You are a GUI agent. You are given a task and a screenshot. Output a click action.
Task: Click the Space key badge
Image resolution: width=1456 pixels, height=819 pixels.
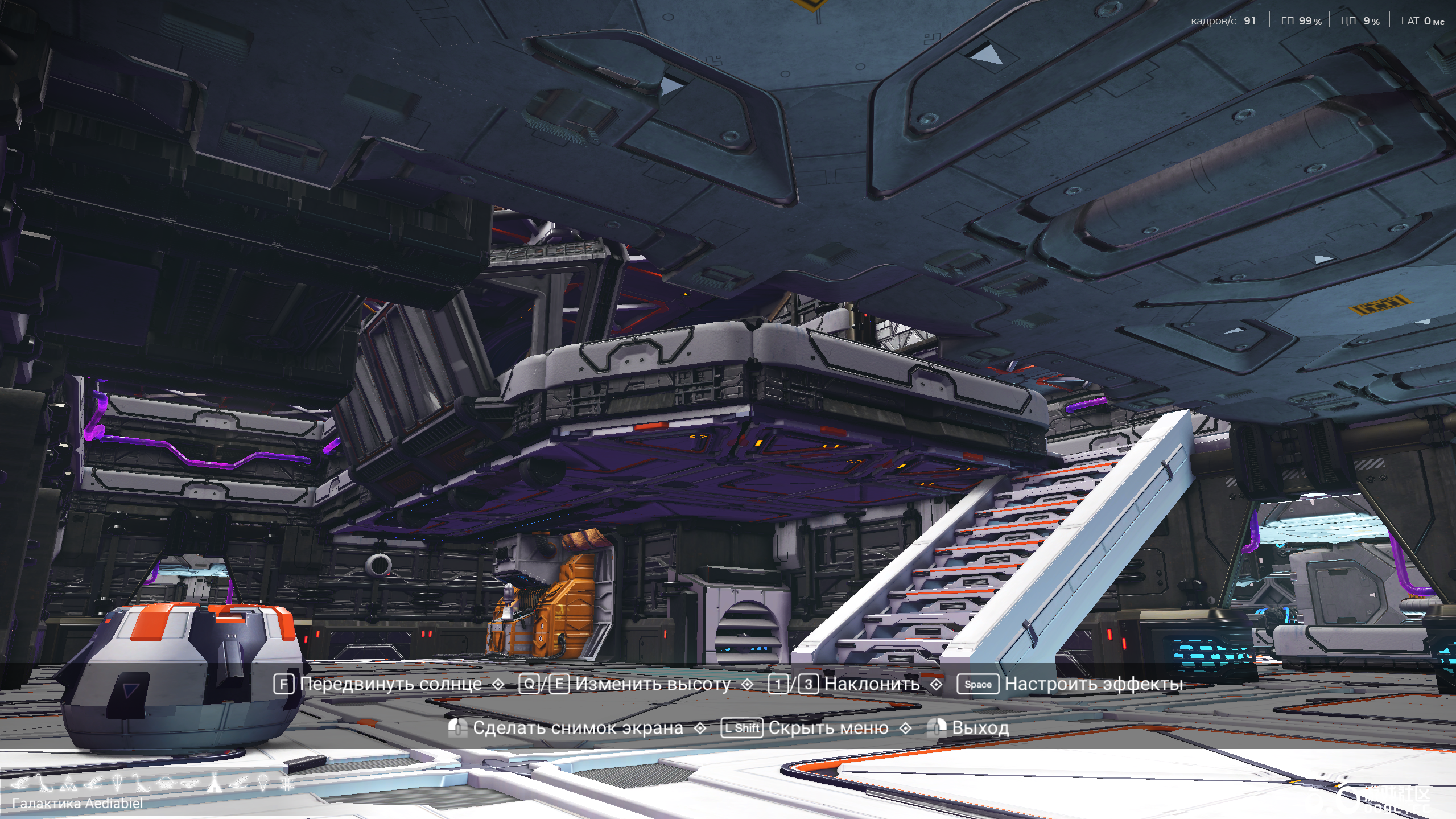click(x=977, y=685)
